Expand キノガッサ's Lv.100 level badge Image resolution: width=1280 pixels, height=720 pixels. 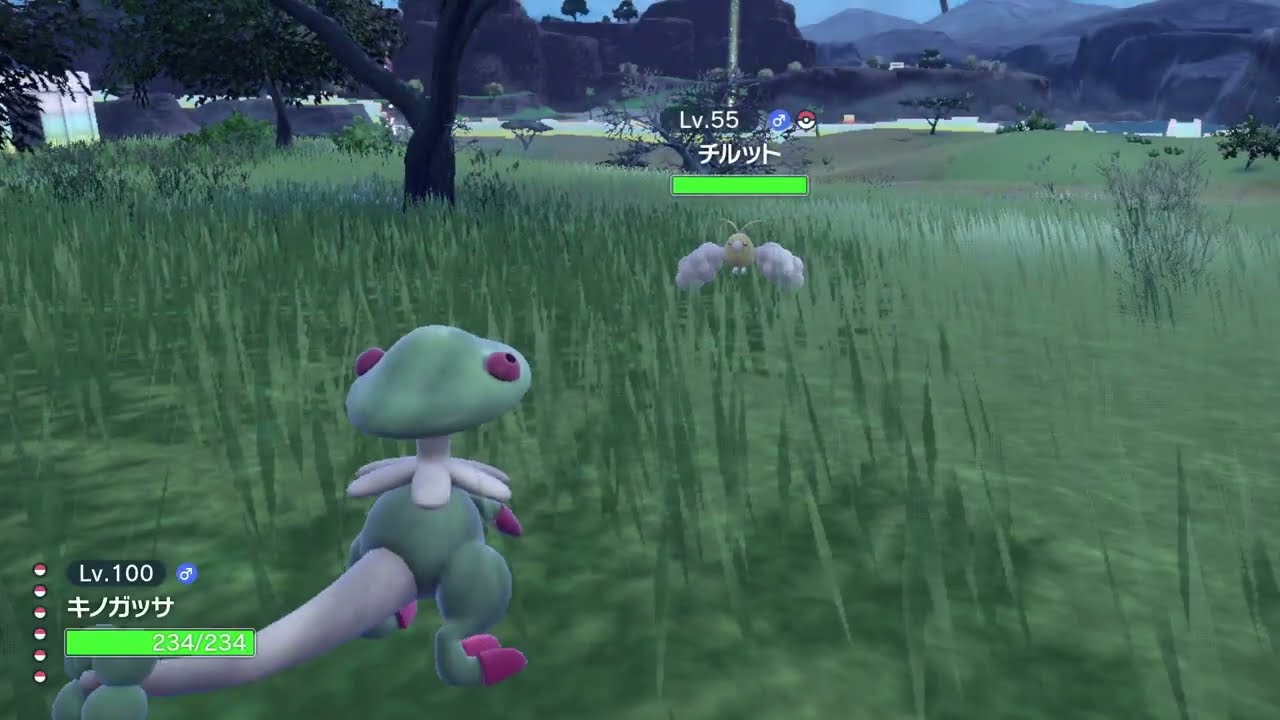coord(115,572)
